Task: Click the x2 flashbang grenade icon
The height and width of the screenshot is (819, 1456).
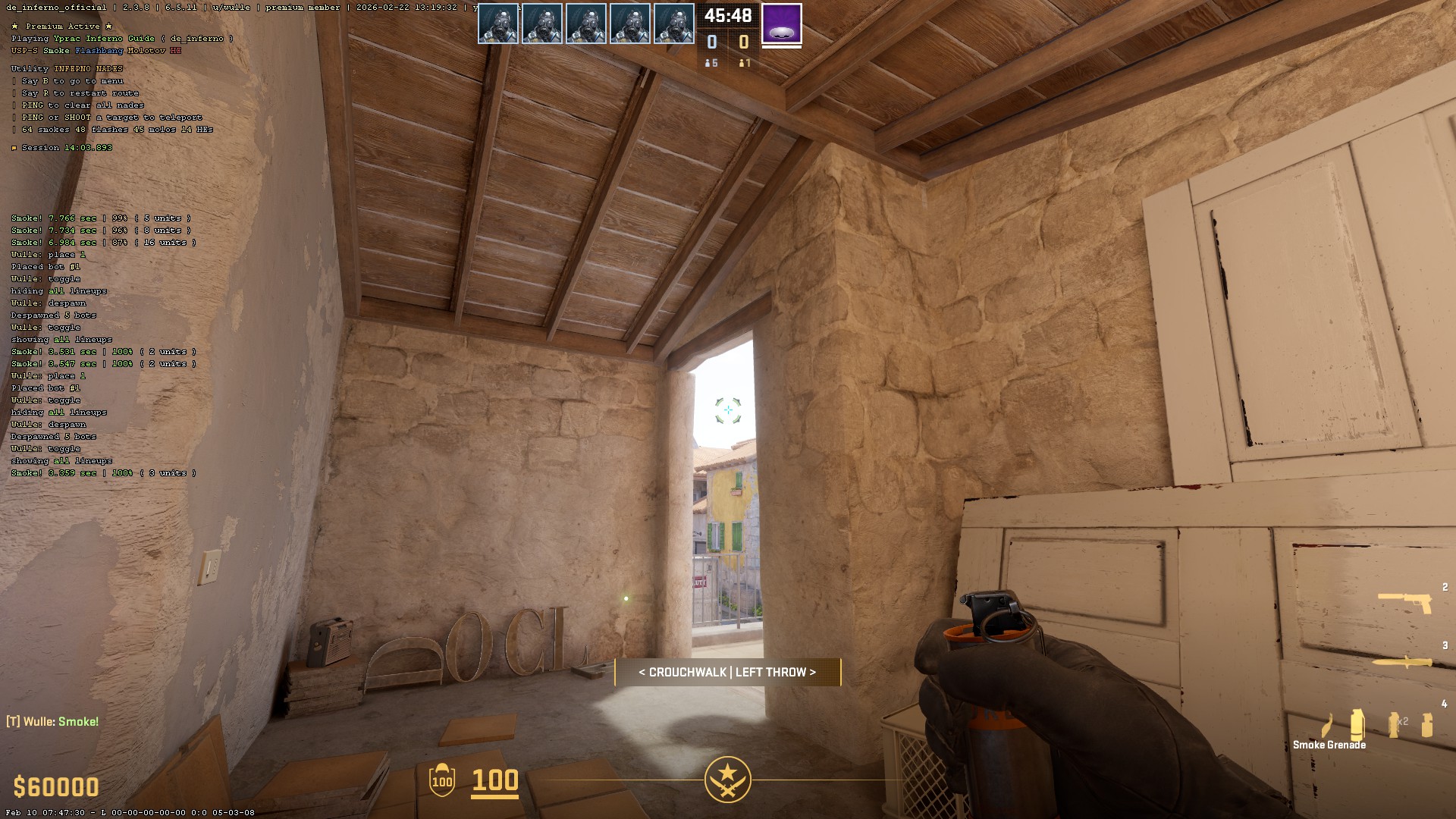Action: tap(1394, 723)
